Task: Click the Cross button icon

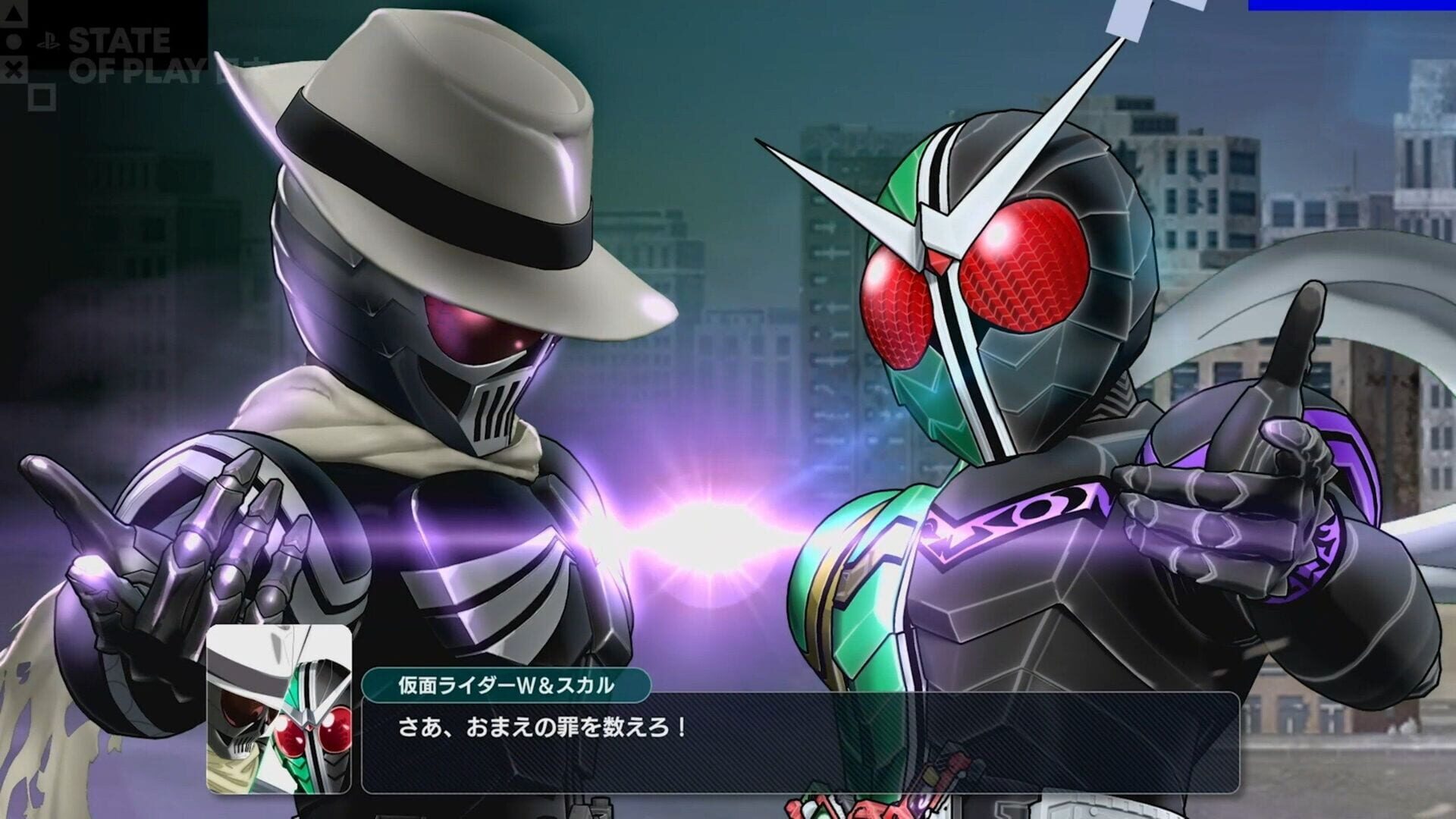Action: point(14,68)
